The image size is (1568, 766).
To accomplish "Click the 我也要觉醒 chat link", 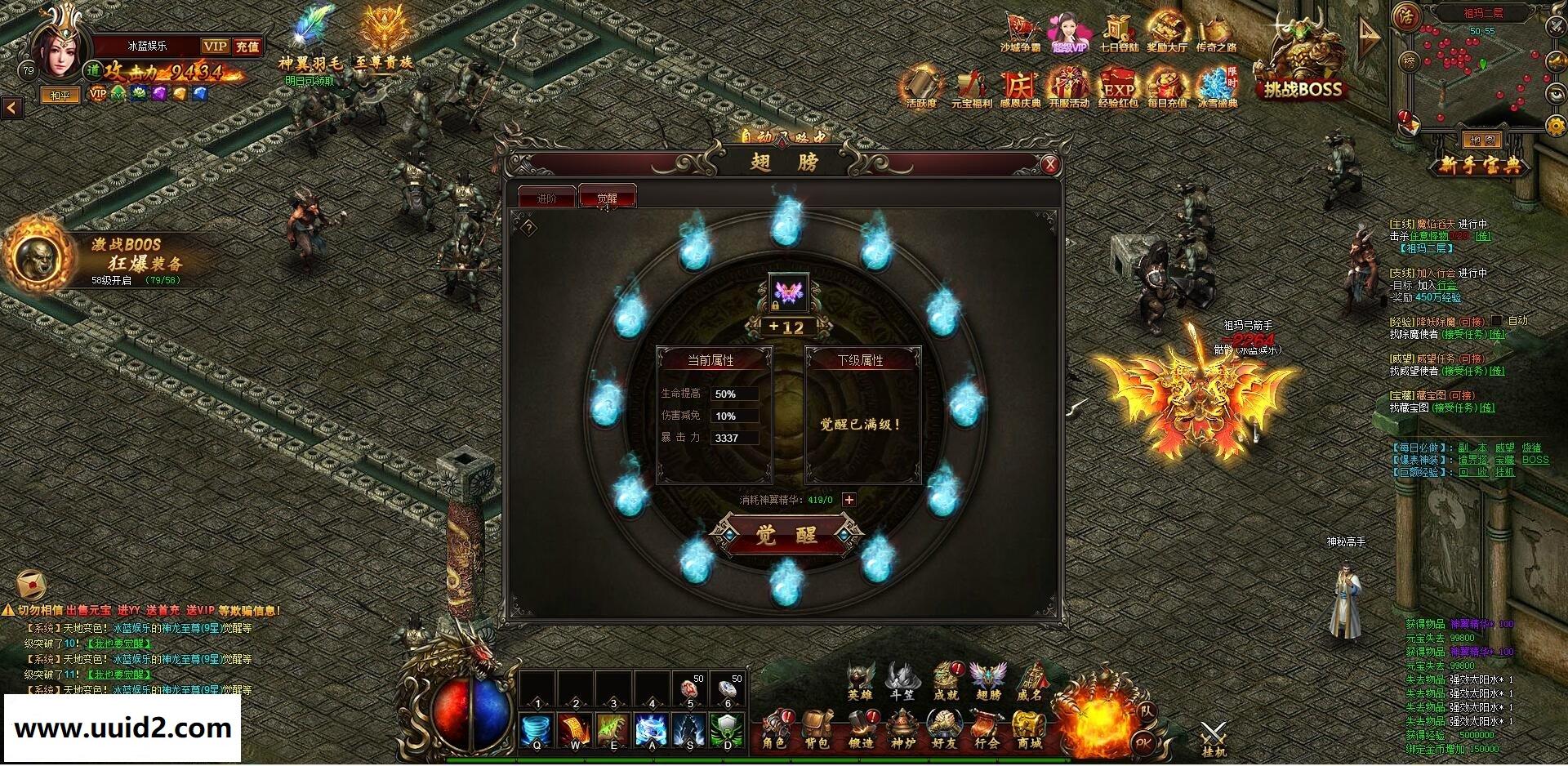I will pos(119,644).
